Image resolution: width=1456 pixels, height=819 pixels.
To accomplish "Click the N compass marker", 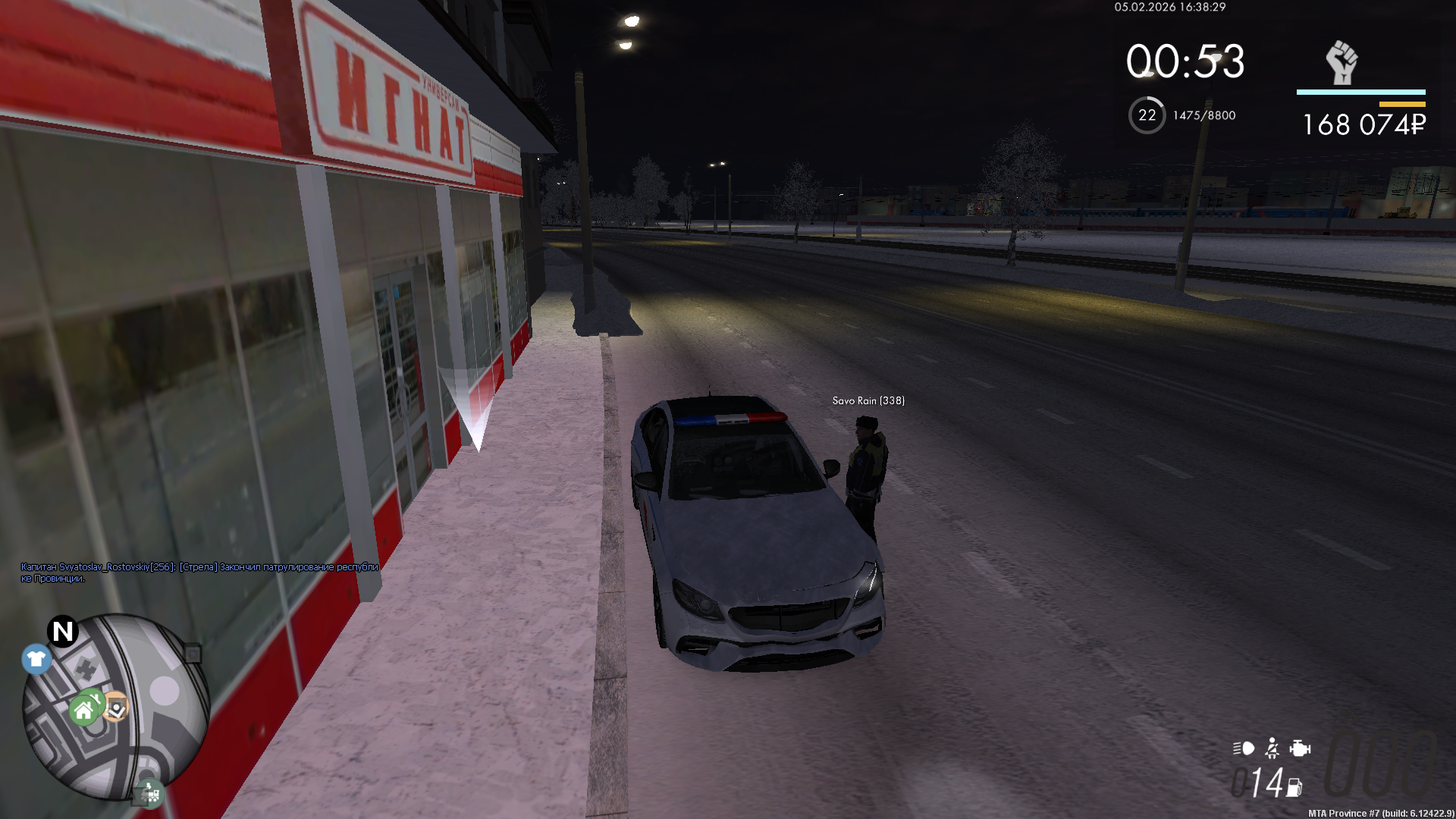I will click(63, 631).
